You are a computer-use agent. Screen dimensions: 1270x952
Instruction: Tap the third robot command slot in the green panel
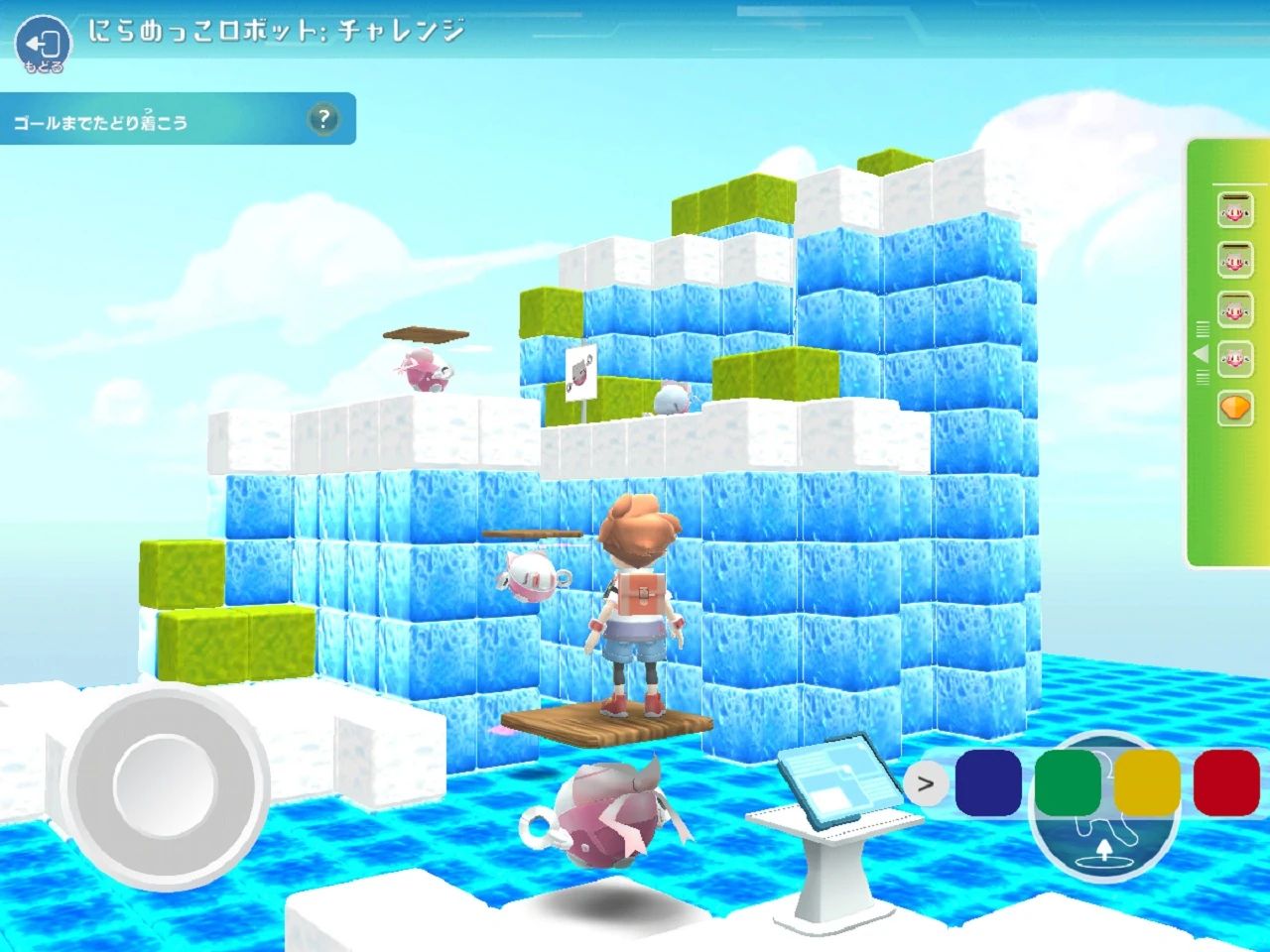pos(1235,305)
